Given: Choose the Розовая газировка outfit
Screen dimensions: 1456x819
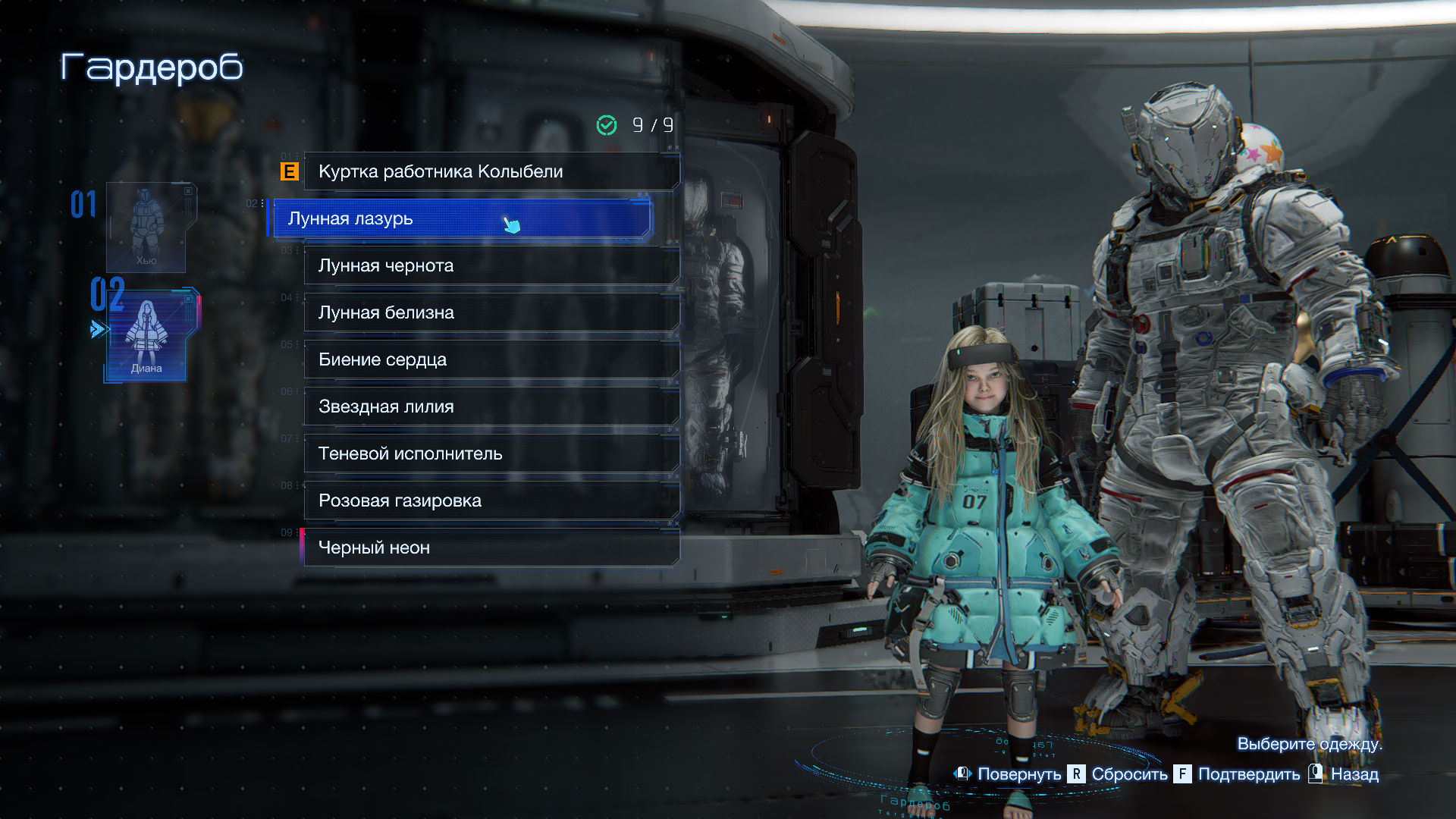Looking at the screenshot, I should pos(491,500).
